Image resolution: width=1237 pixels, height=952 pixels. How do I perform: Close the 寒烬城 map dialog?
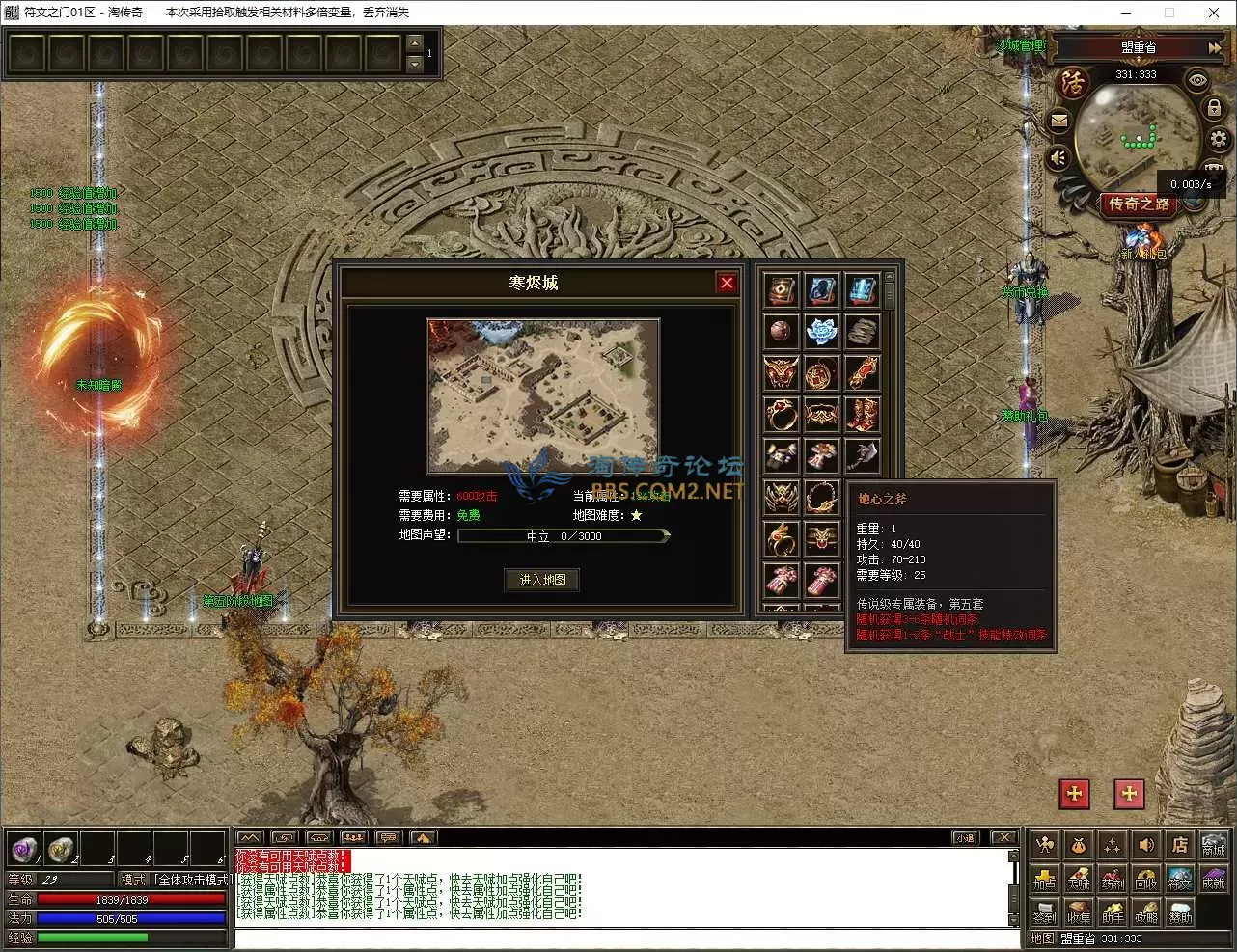727,283
